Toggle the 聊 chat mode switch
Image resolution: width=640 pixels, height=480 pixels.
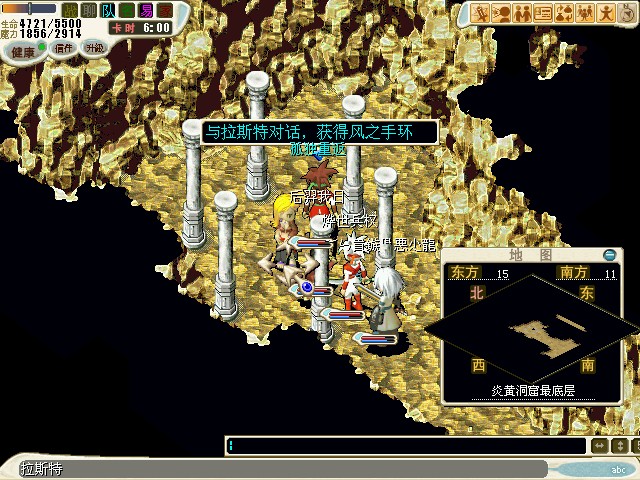(88, 10)
